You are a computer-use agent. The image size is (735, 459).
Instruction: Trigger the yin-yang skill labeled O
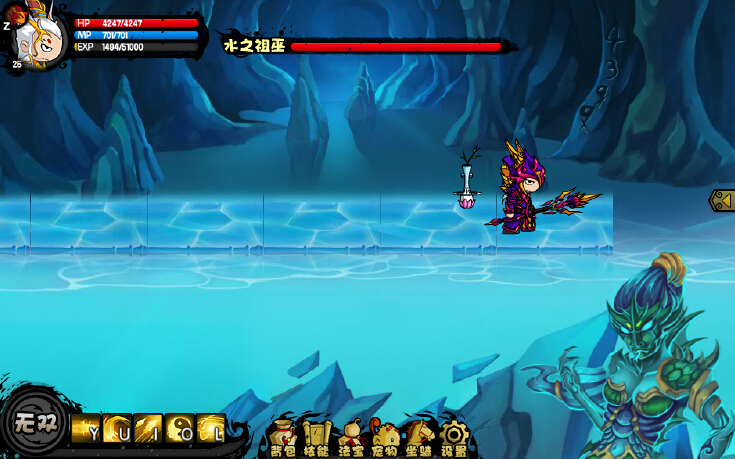point(180,428)
